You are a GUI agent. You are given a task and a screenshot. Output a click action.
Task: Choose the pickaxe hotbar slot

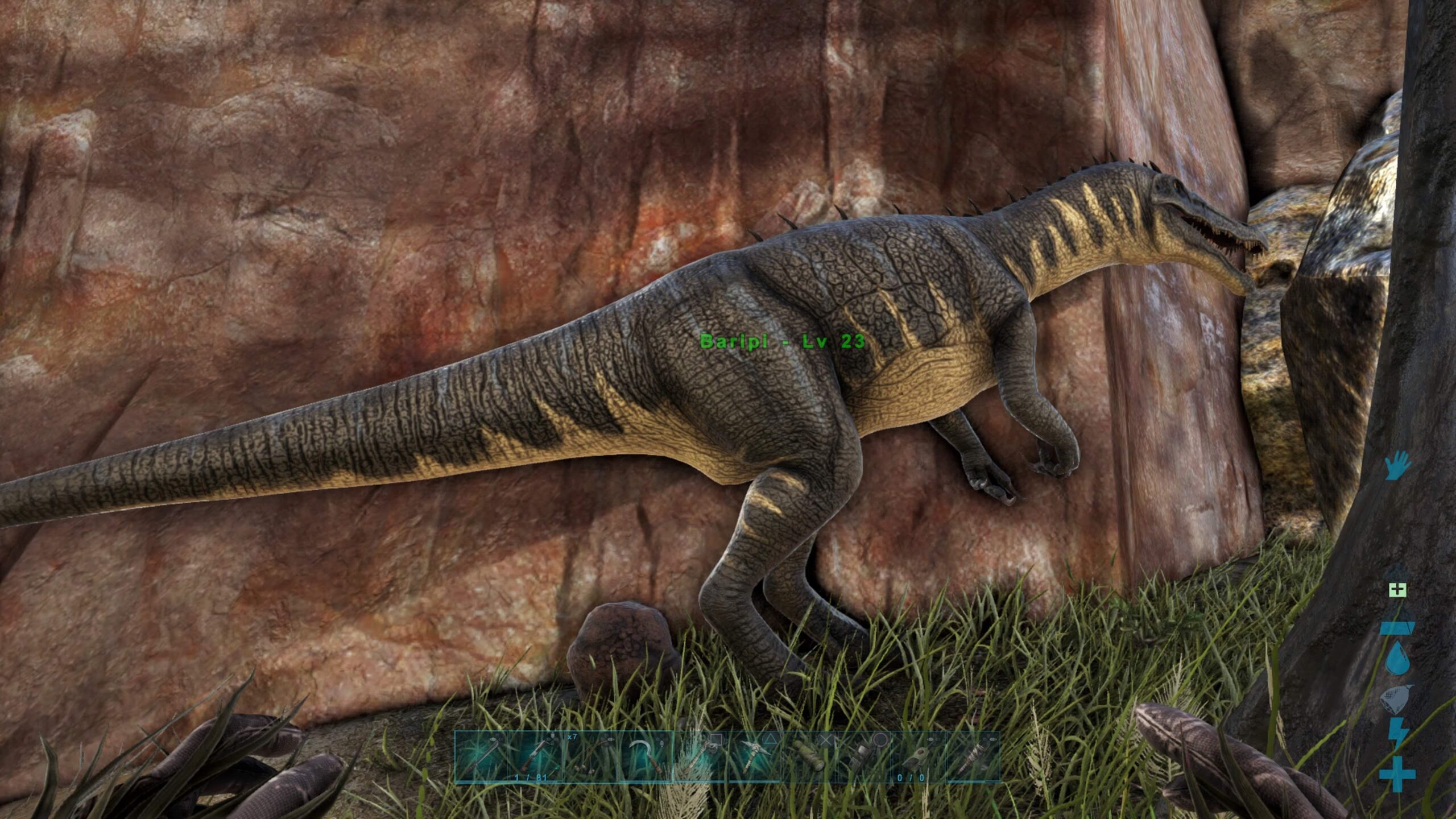[x=755, y=756]
